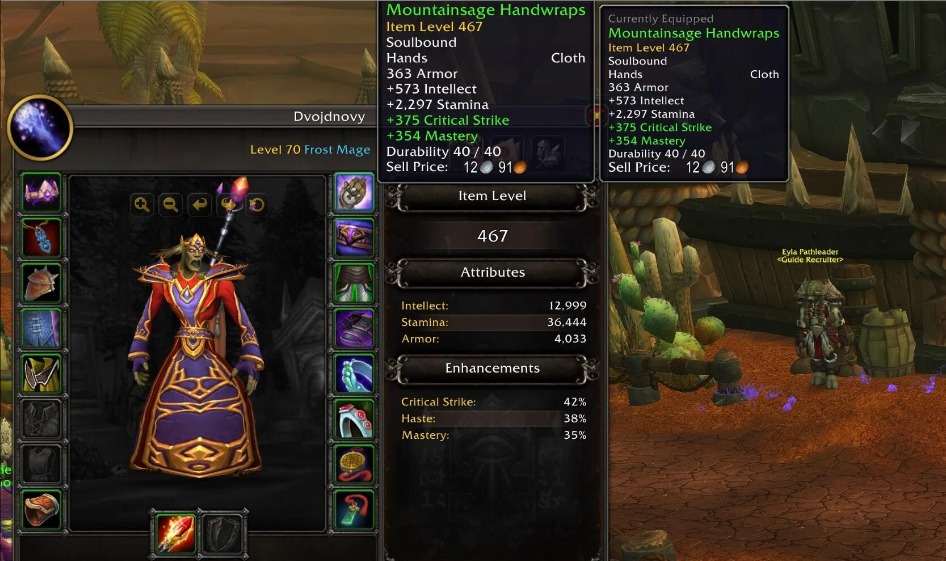Select the red-gem silver ring slot
This screenshot has width=946, height=561.
point(353,419)
